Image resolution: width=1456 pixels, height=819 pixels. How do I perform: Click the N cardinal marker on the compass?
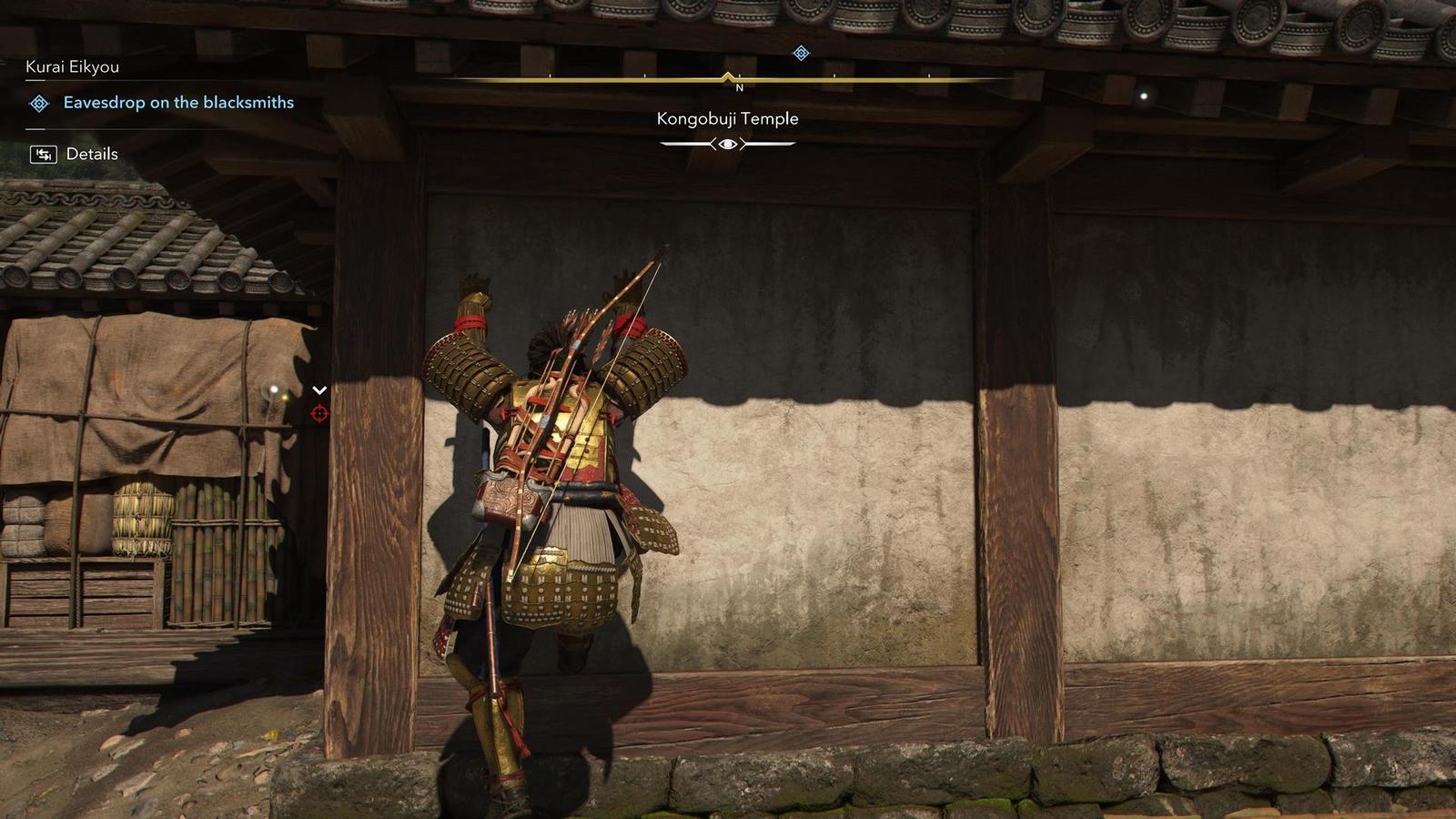coord(739,87)
